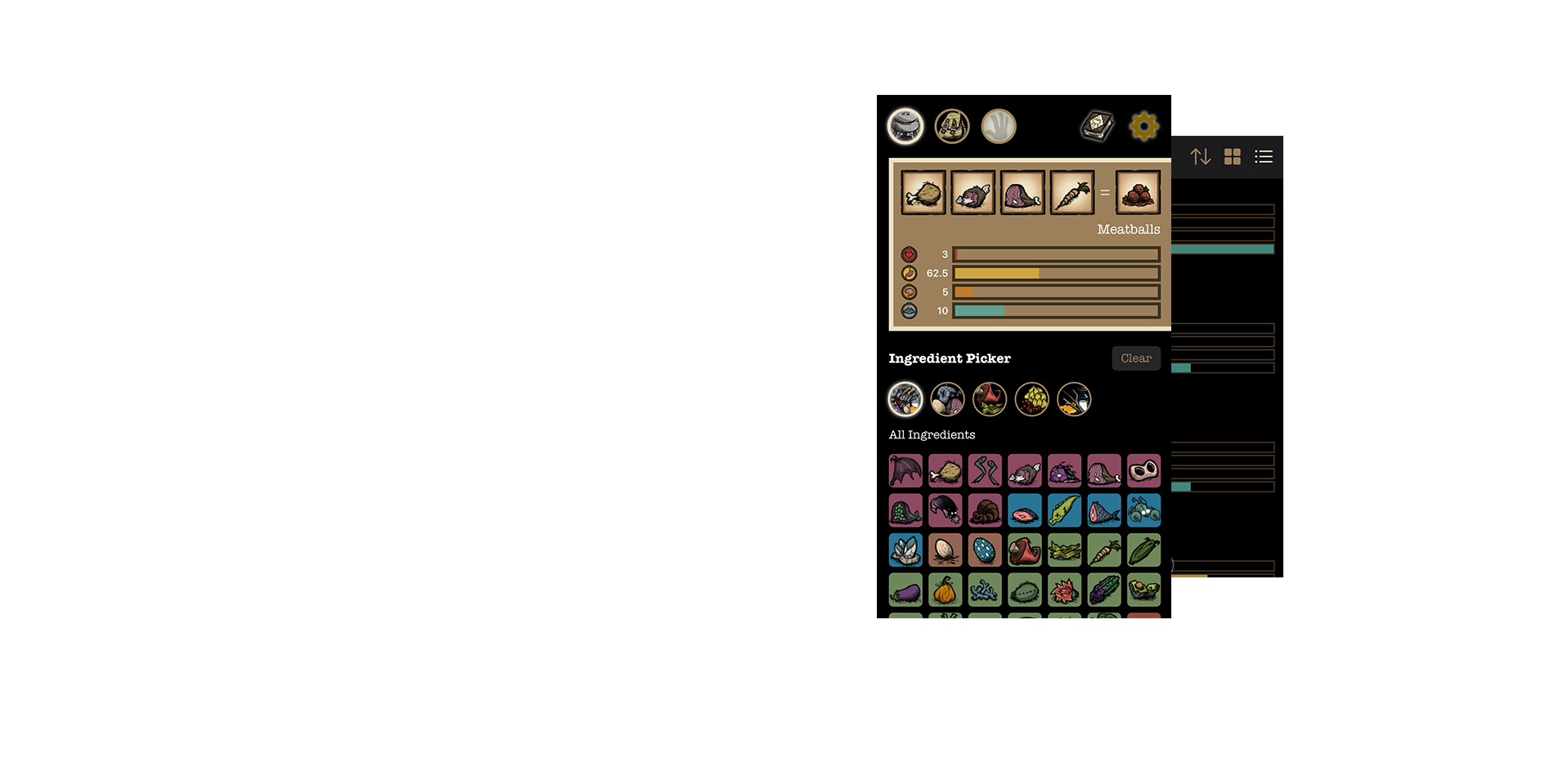This screenshot has width=1568, height=777.
Task: Add the batilisk wing ingredient
Action: click(905, 471)
